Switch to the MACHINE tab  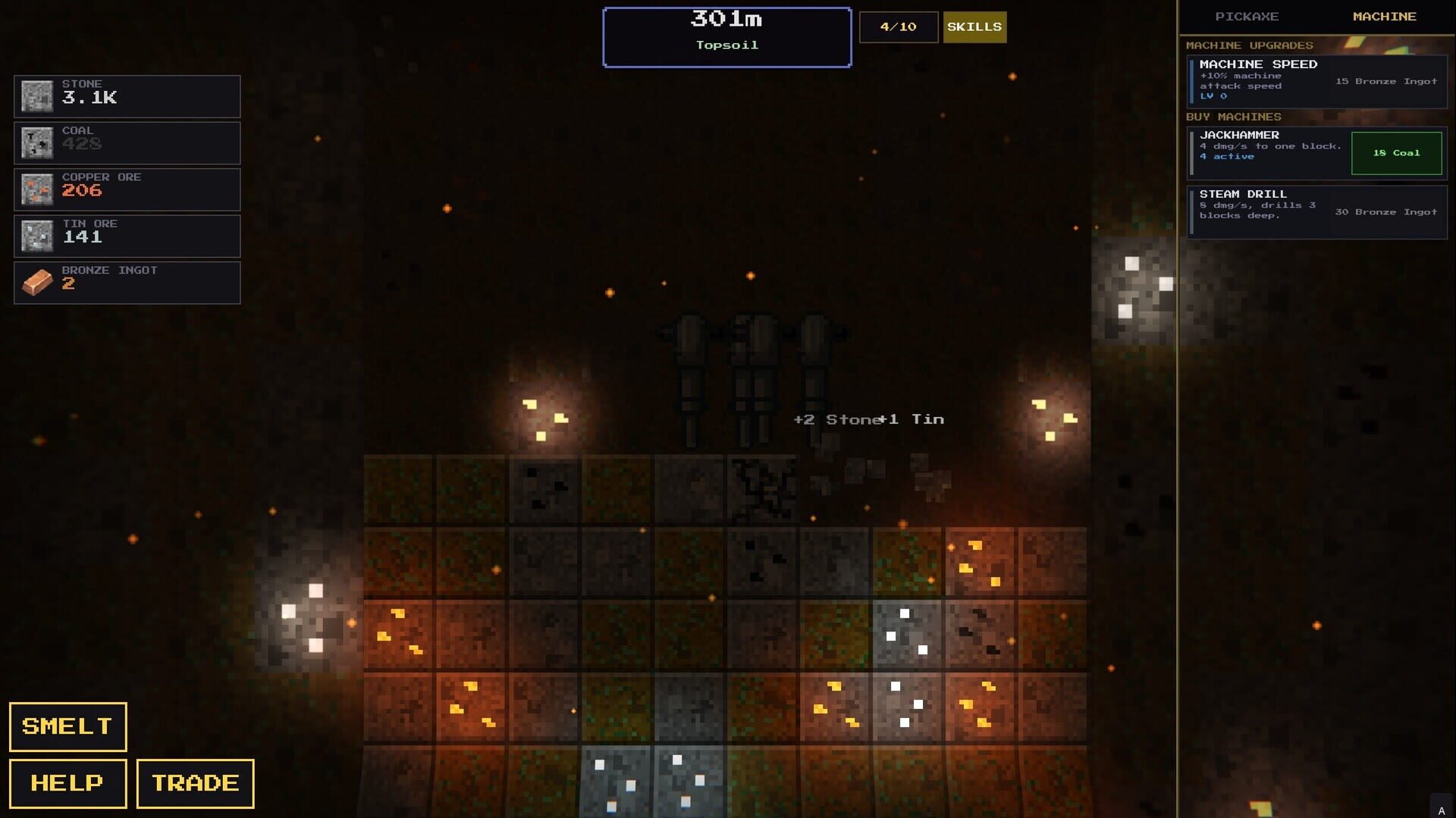[1385, 16]
